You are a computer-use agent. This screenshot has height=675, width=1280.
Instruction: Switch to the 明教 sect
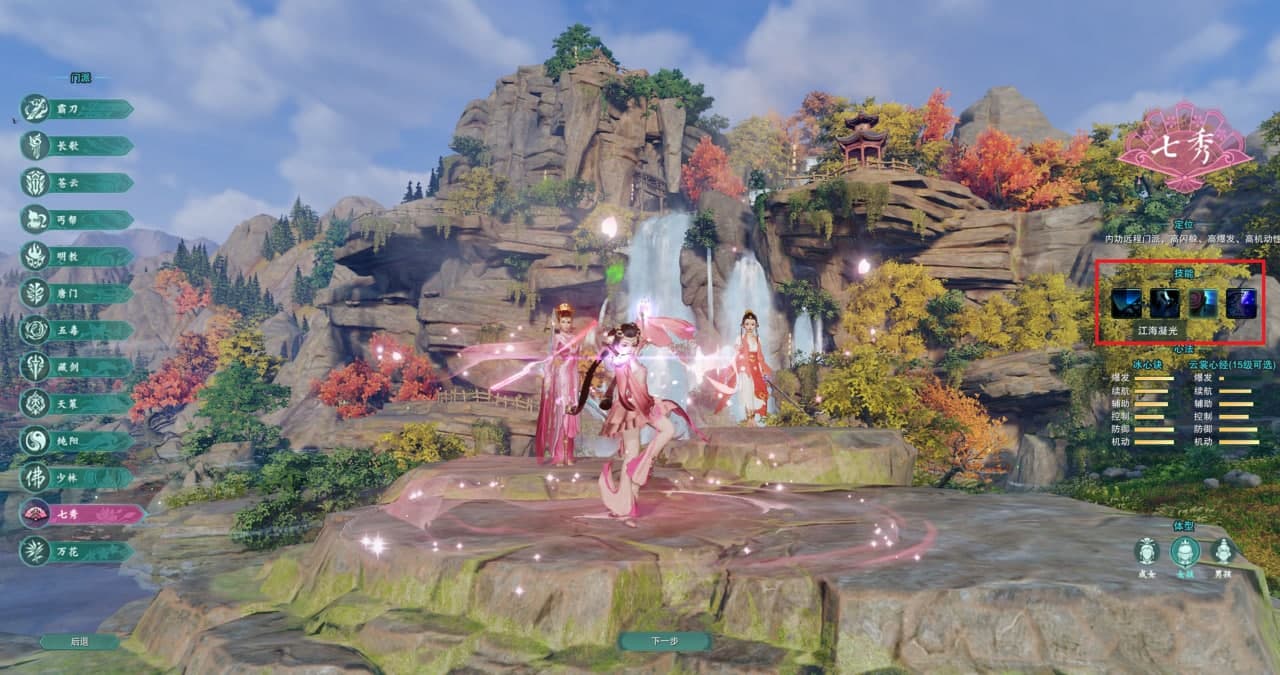click(78, 257)
